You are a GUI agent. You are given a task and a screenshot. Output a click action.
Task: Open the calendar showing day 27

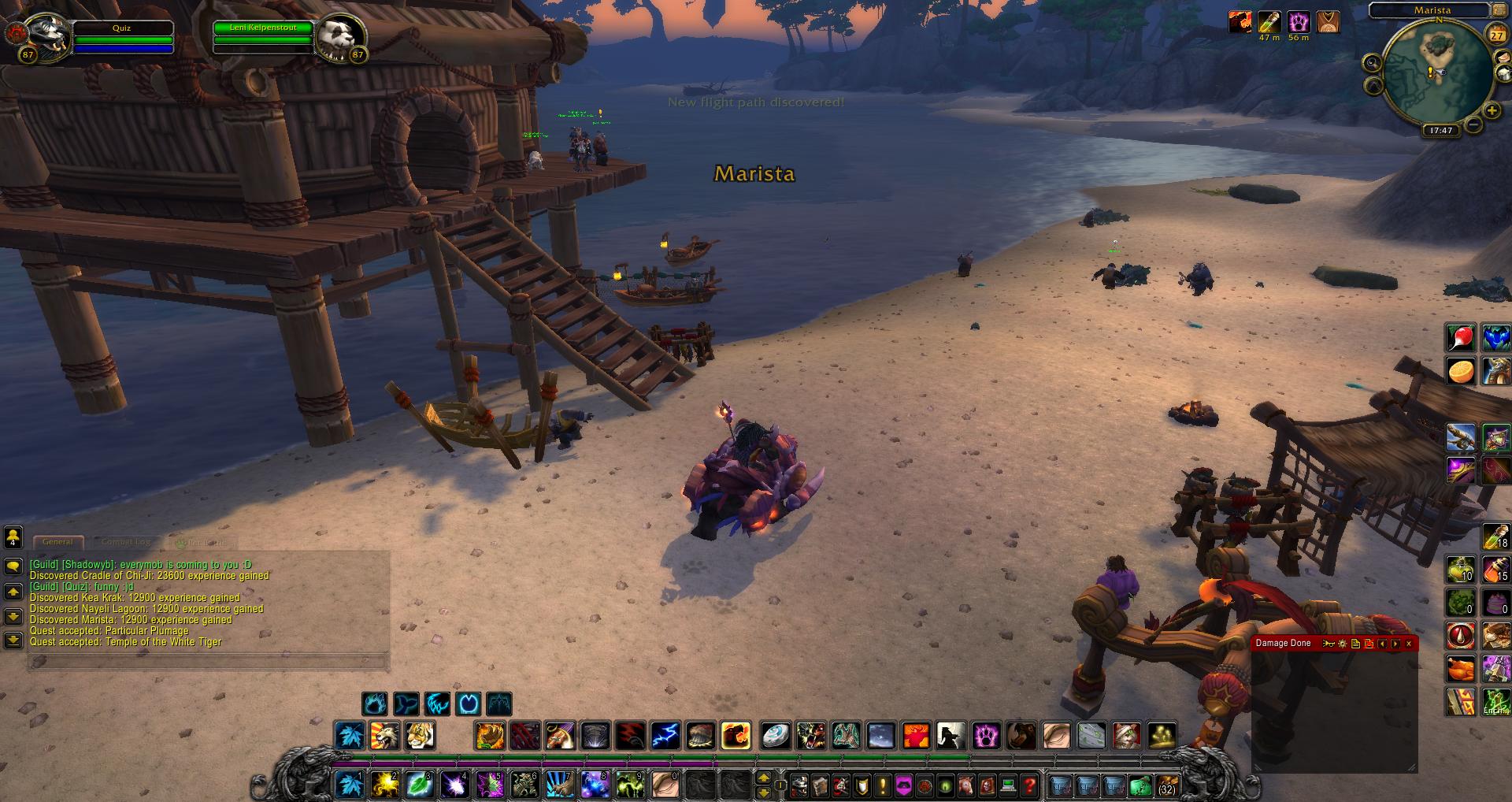1495,34
